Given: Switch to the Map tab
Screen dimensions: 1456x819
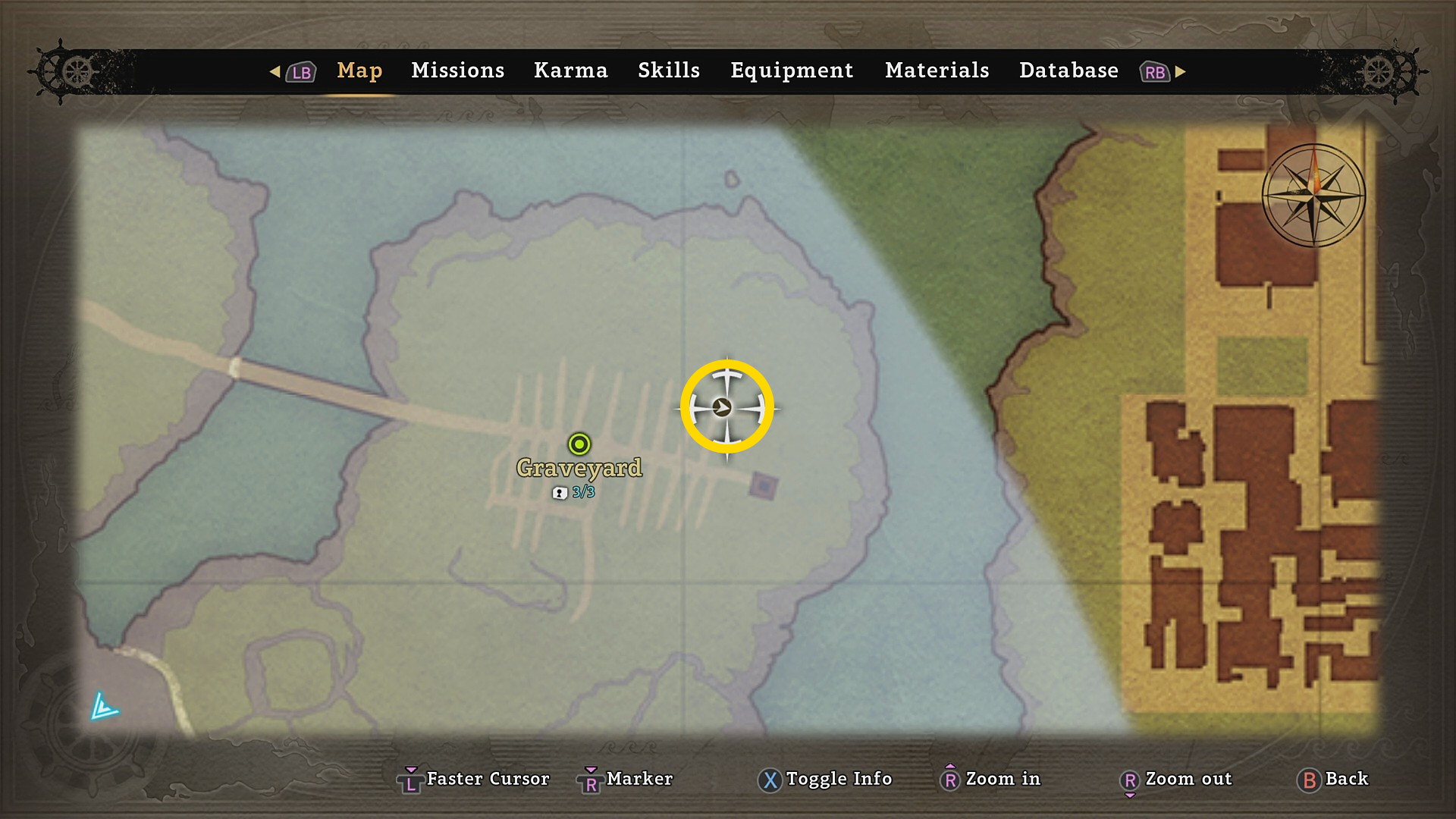Looking at the screenshot, I should 359,71.
